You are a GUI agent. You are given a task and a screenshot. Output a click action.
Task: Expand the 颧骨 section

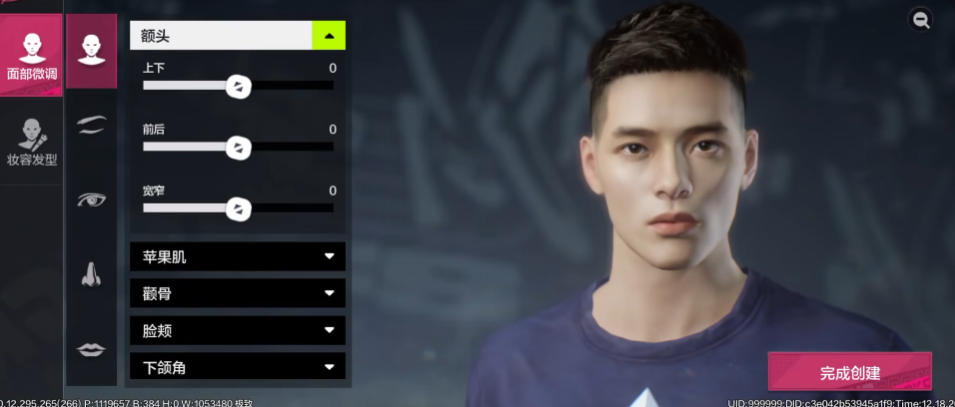tap(238, 294)
